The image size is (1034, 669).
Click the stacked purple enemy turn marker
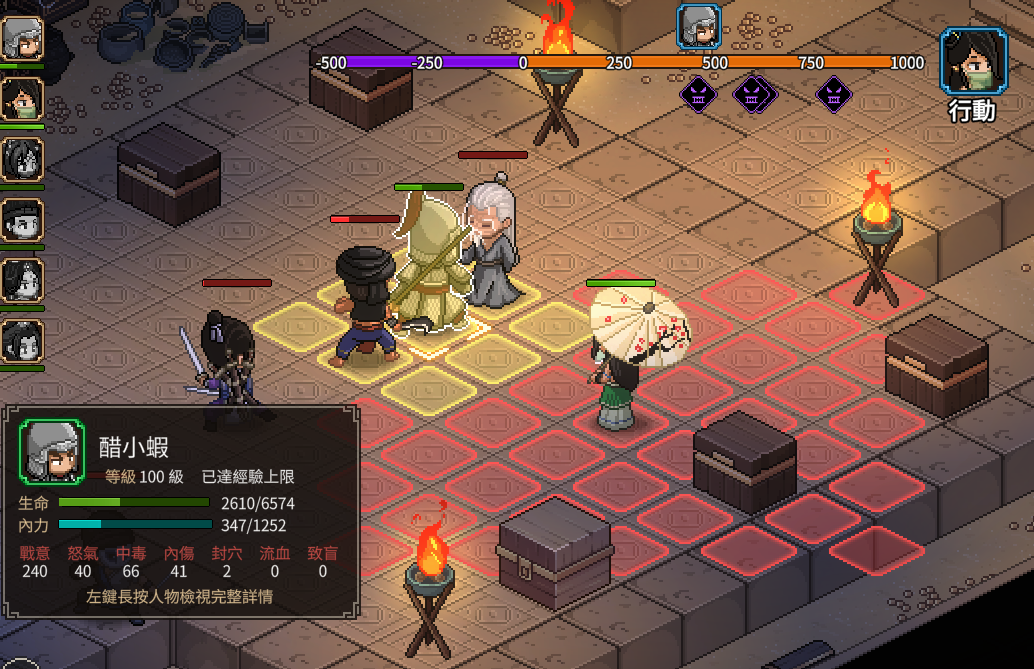click(755, 95)
